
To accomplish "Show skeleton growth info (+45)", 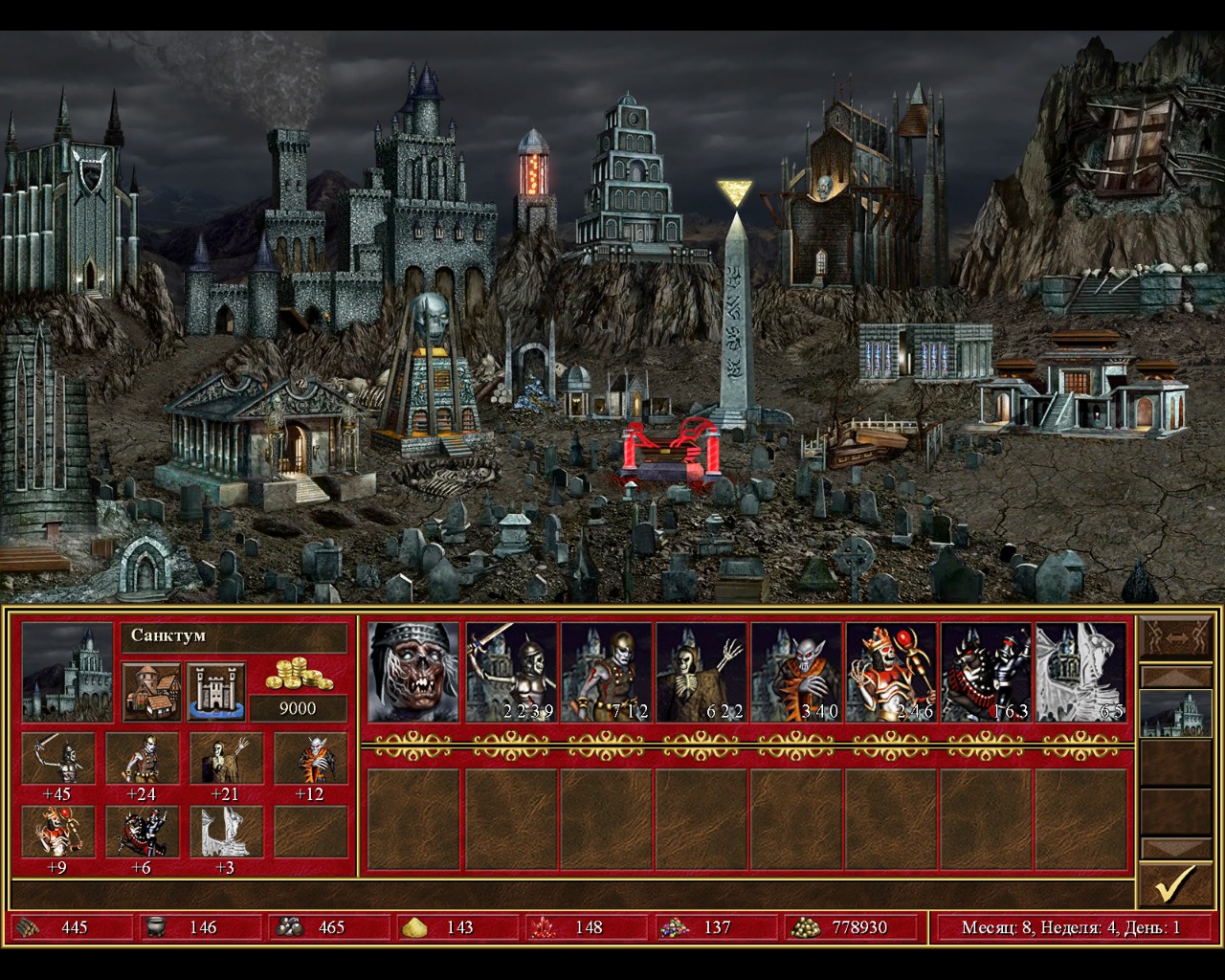I will pos(58,758).
